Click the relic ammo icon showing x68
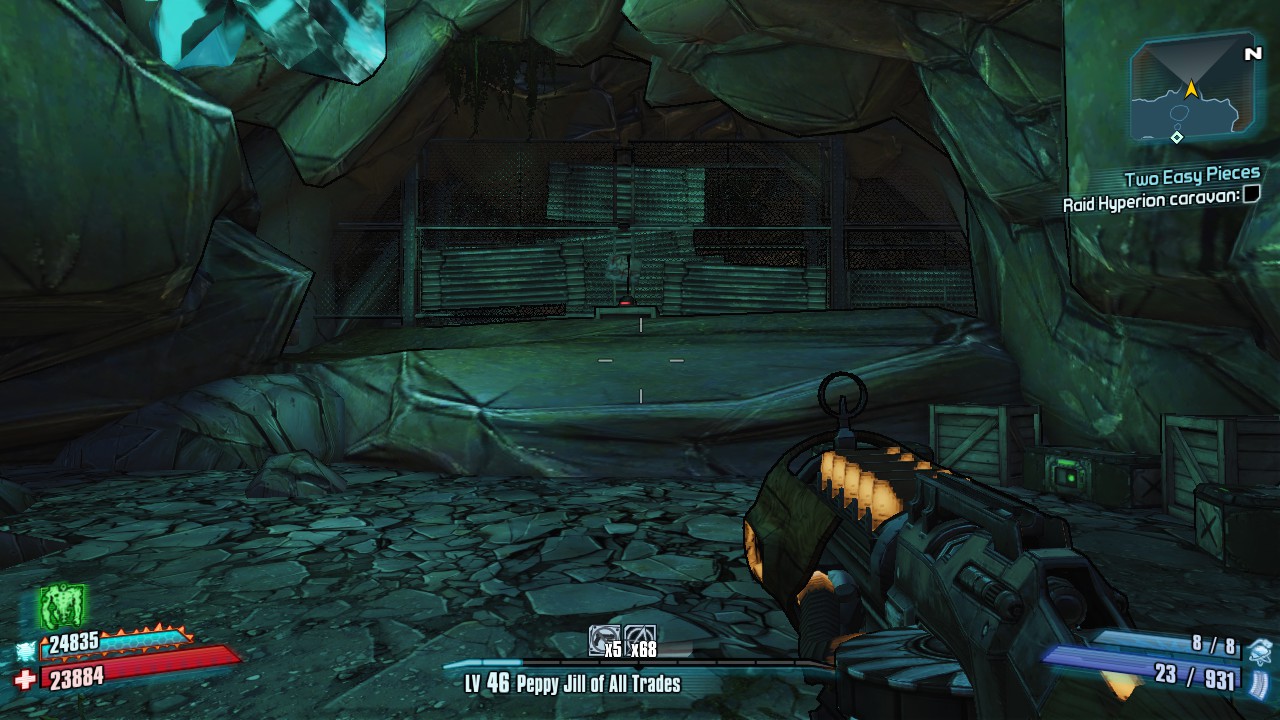The height and width of the screenshot is (720, 1280). (x=640, y=642)
